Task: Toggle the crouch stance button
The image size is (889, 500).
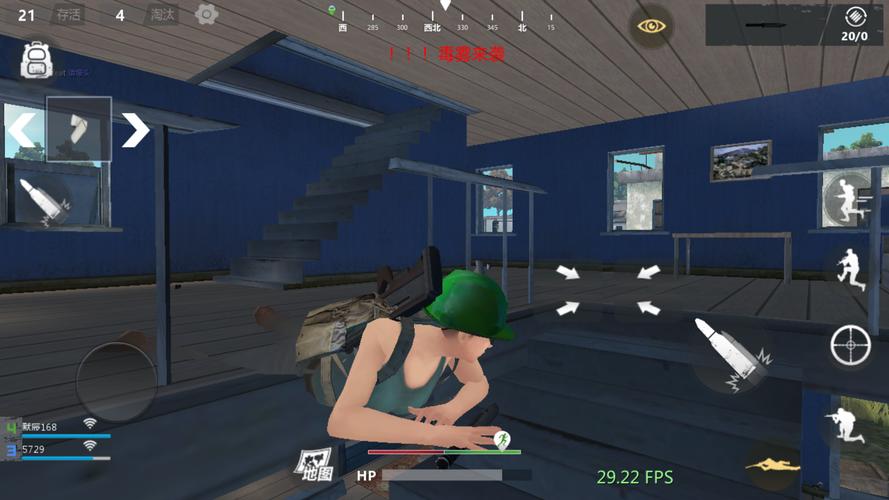Action: coord(850,268)
